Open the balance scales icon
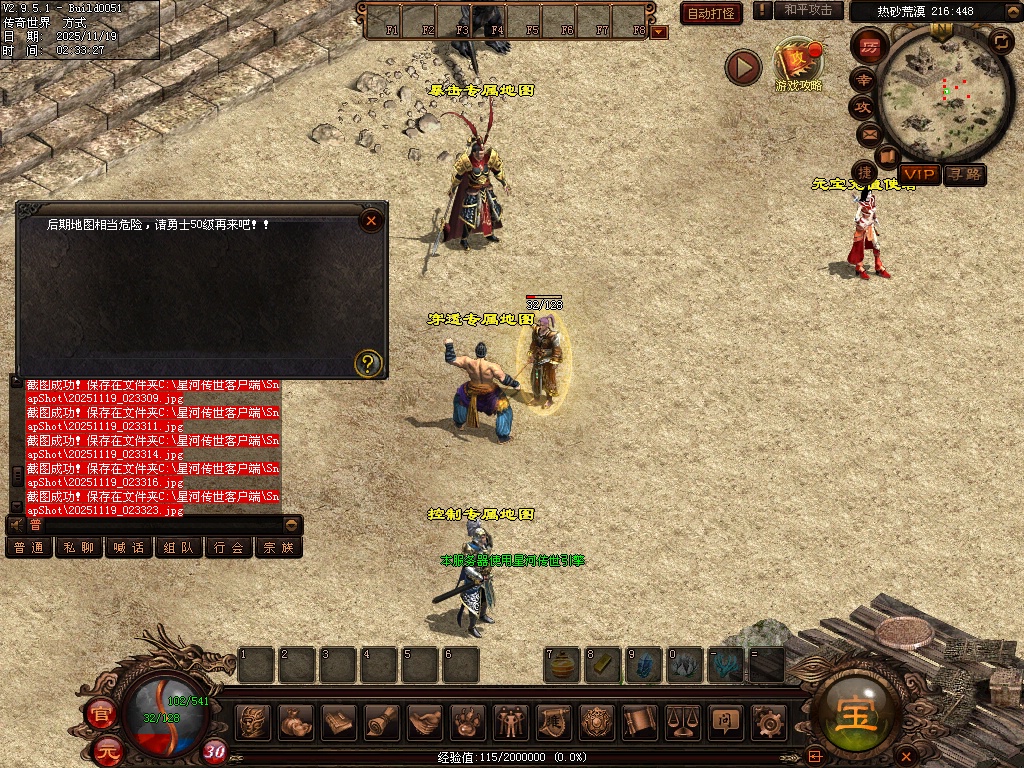1024x768 pixels. pos(682,721)
